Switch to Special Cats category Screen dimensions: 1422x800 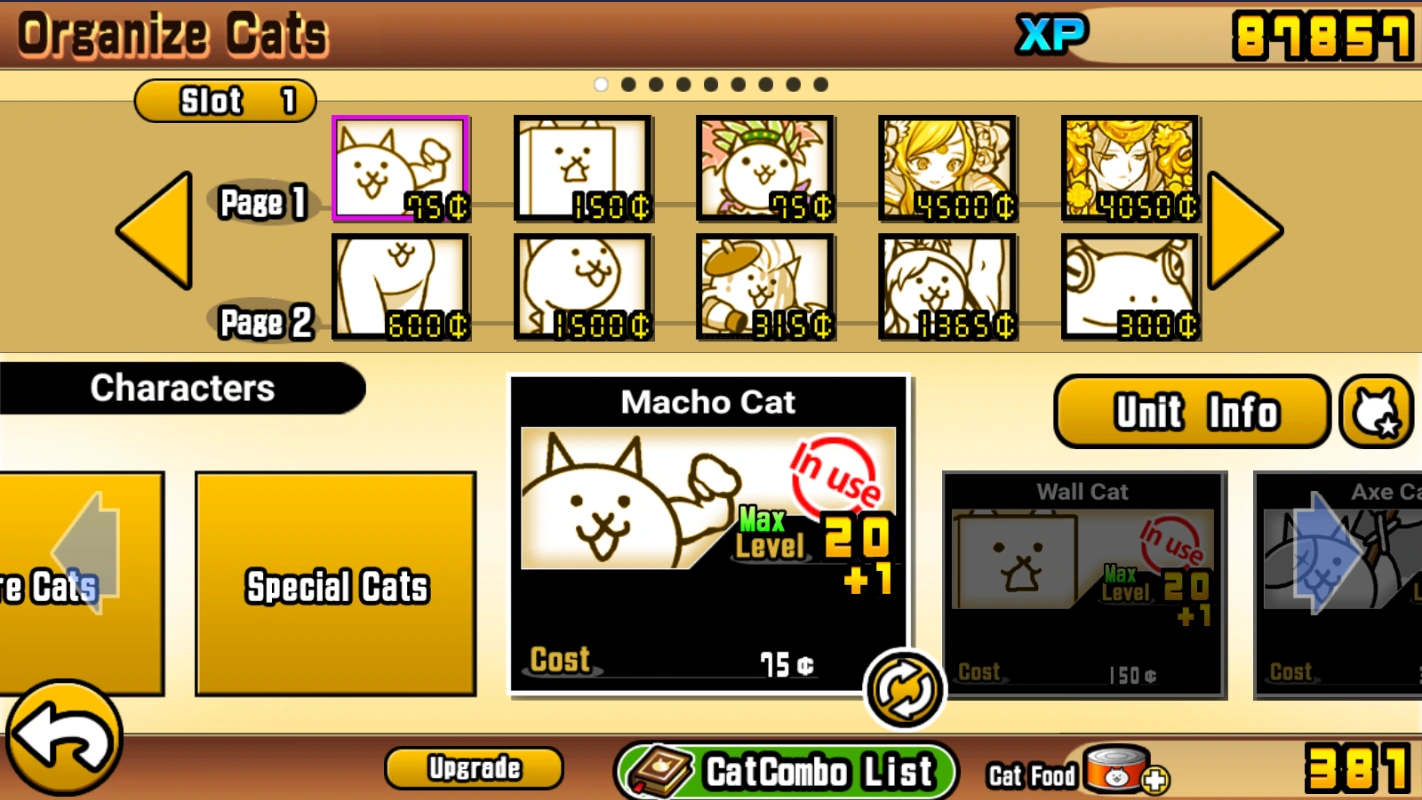[x=335, y=585]
